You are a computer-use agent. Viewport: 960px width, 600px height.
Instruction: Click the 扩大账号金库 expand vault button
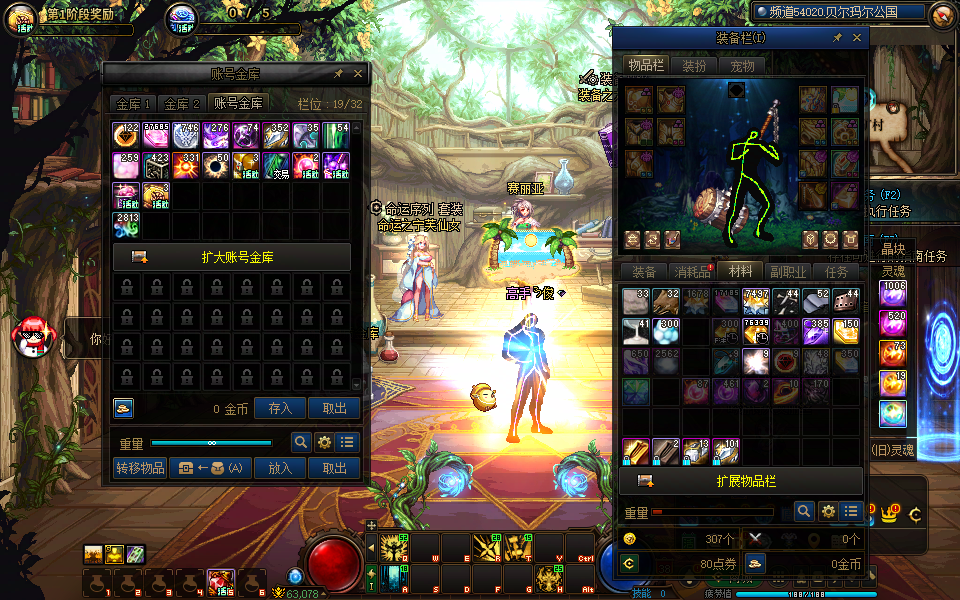[x=232, y=257]
